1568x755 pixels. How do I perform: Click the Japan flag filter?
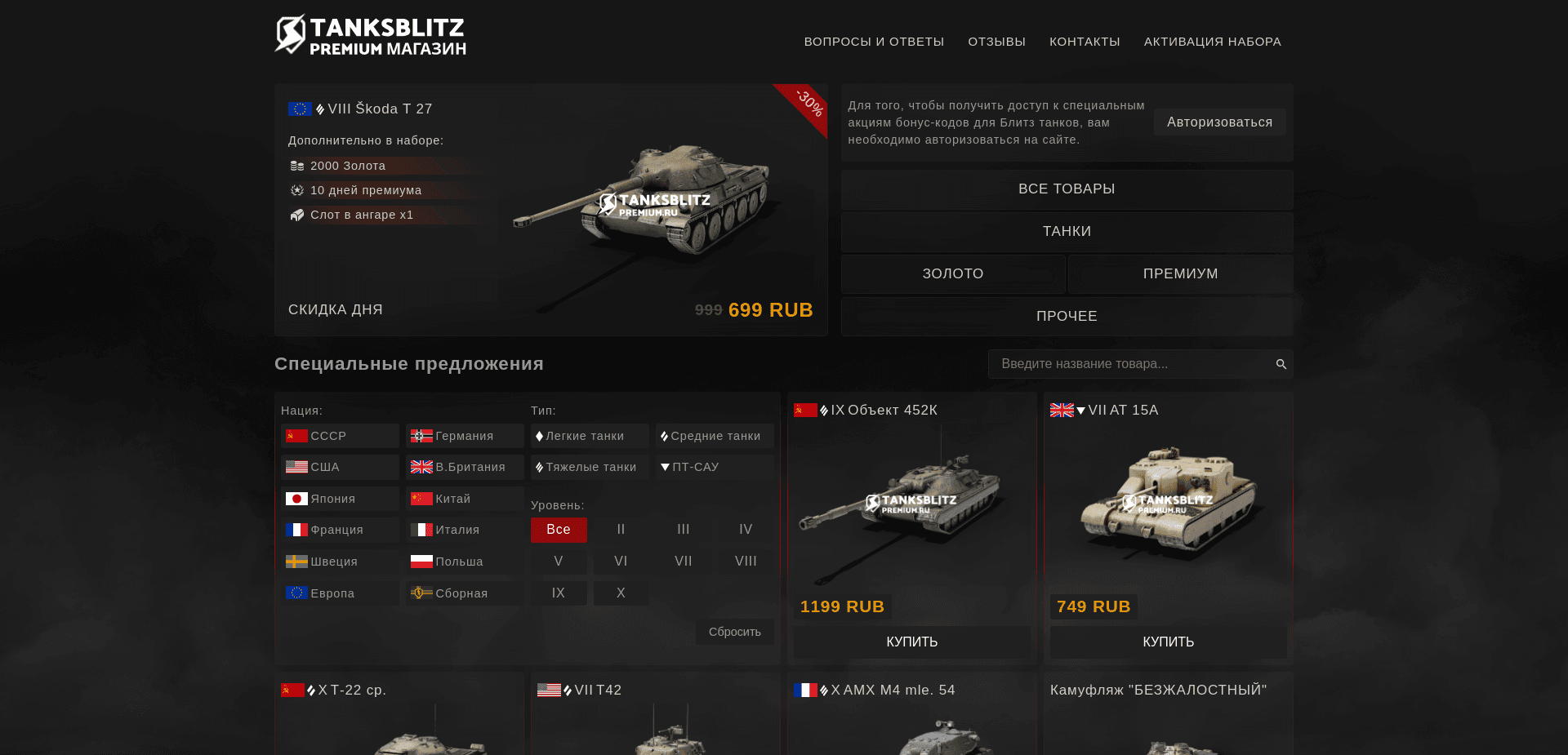click(297, 498)
